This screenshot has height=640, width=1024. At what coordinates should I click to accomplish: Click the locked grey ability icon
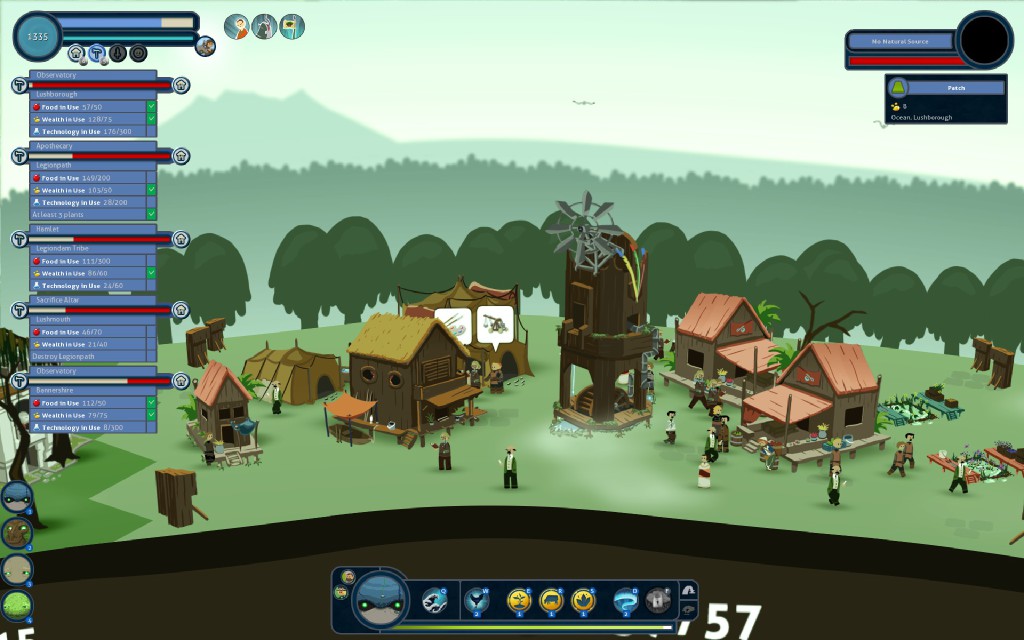pyautogui.click(x=658, y=600)
